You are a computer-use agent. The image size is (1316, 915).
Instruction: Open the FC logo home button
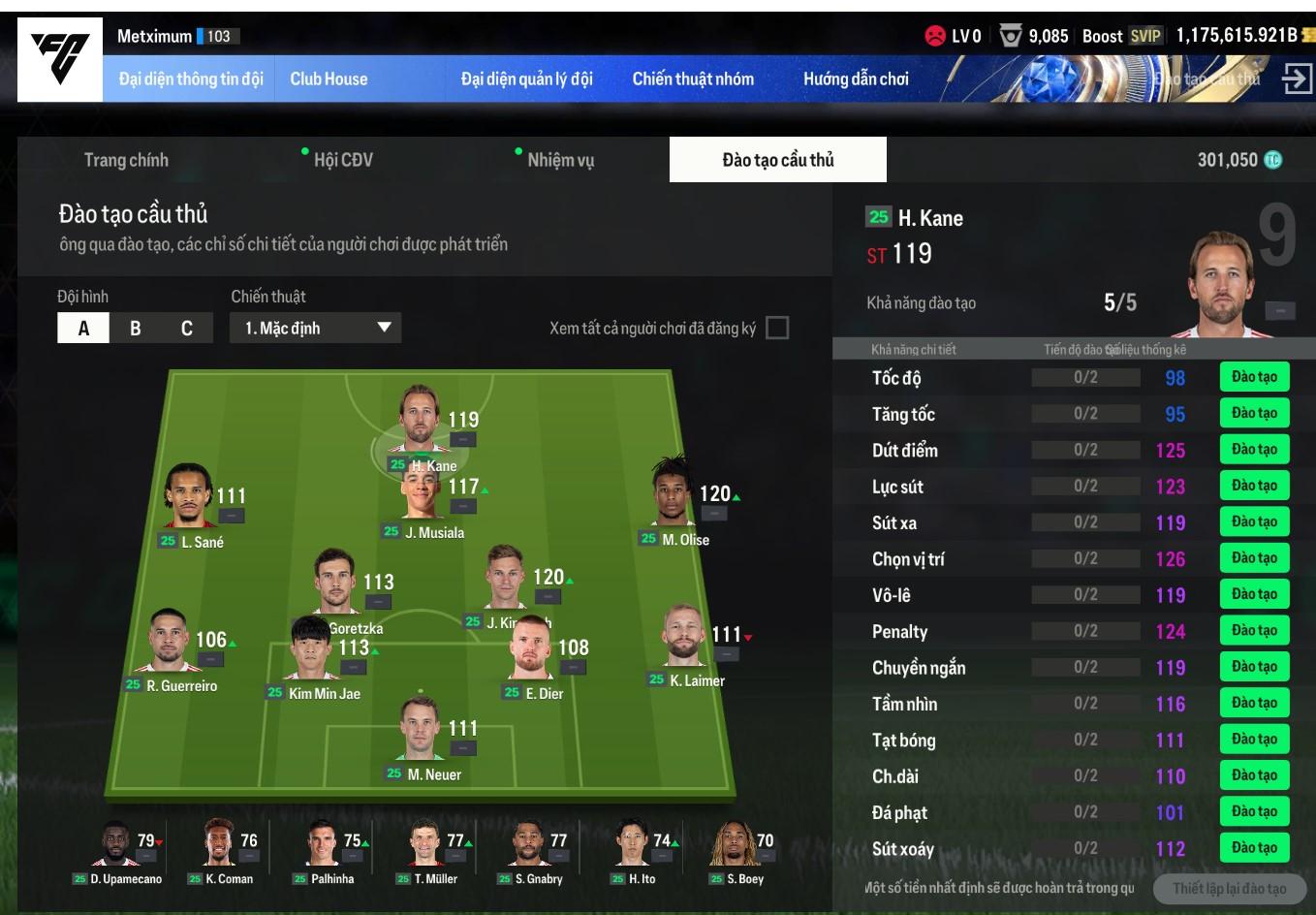click(60, 59)
